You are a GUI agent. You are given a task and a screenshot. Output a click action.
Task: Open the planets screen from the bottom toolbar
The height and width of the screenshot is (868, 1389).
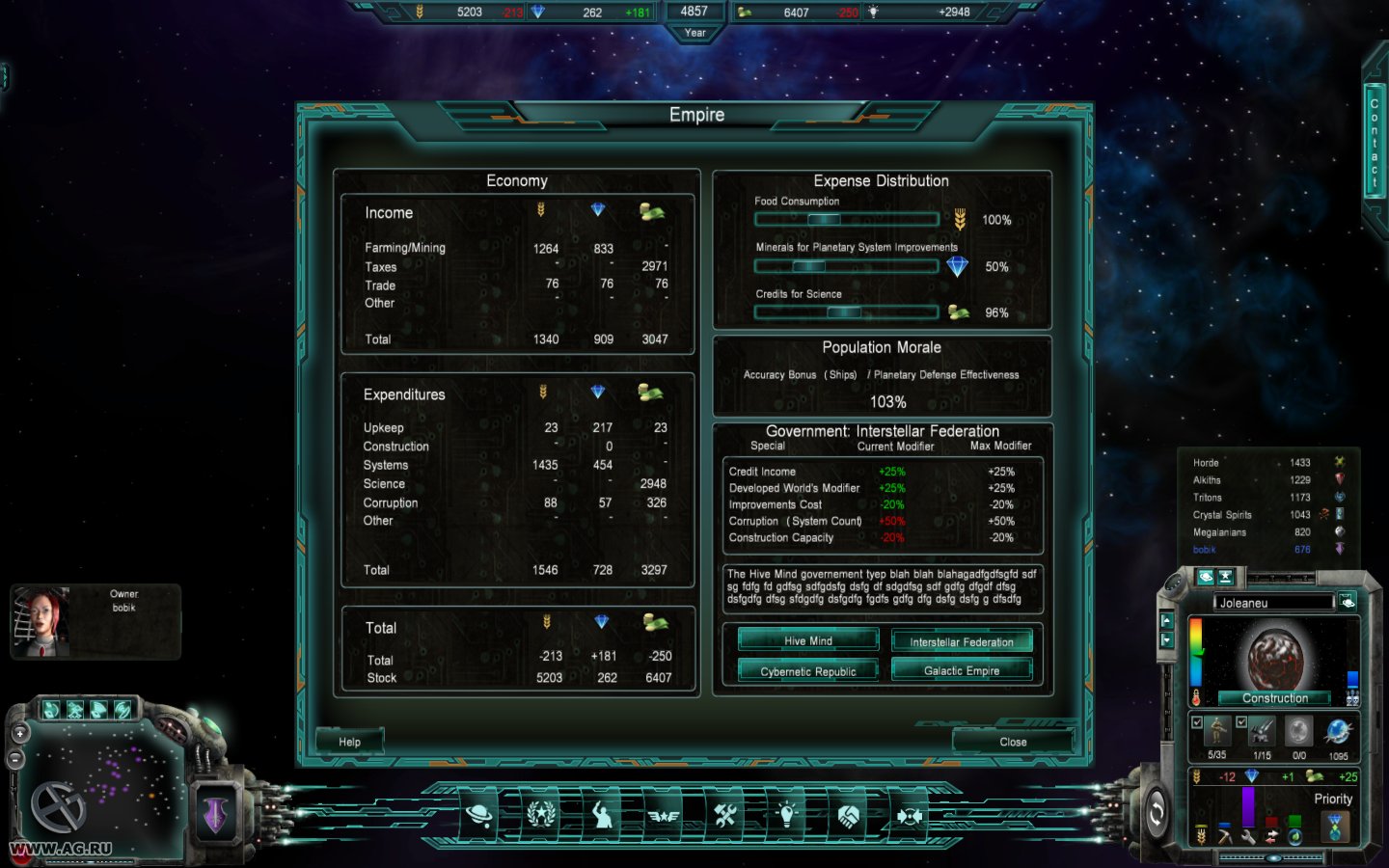[479, 815]
